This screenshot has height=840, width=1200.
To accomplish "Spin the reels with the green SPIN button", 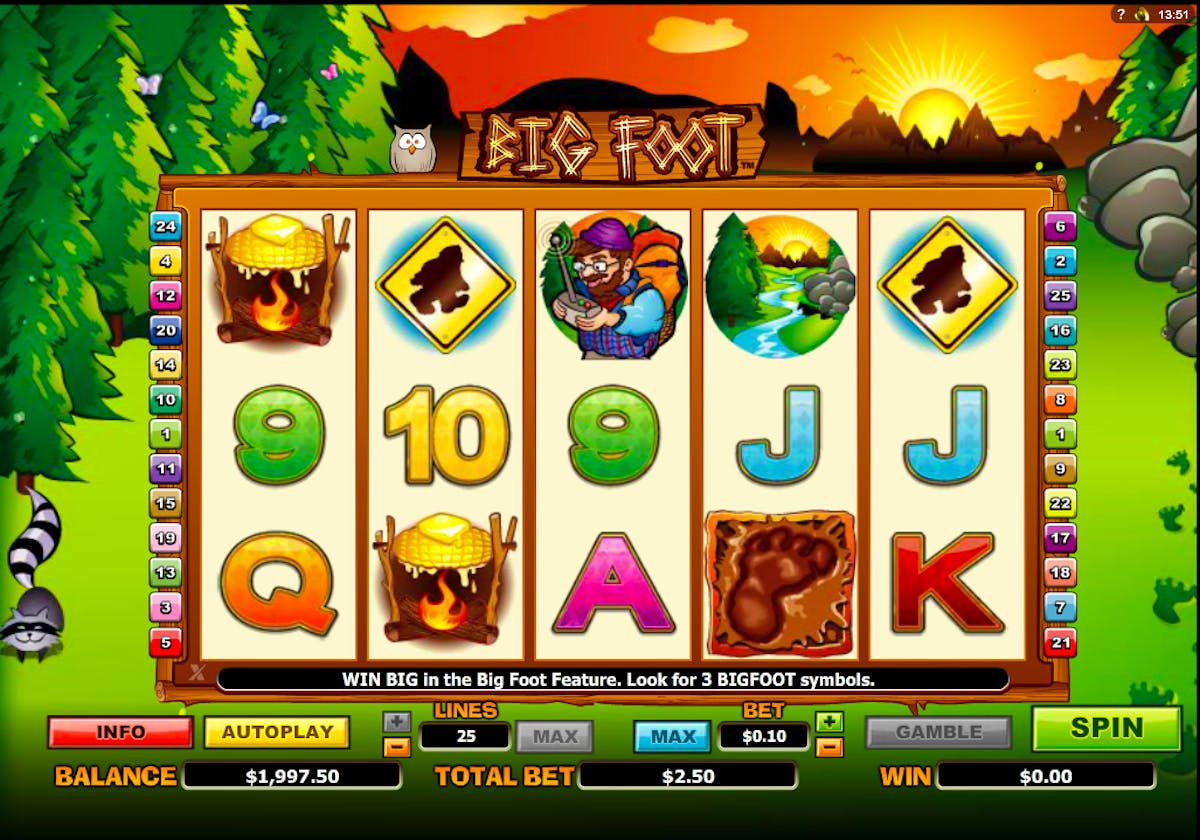I will [1106, 729].
